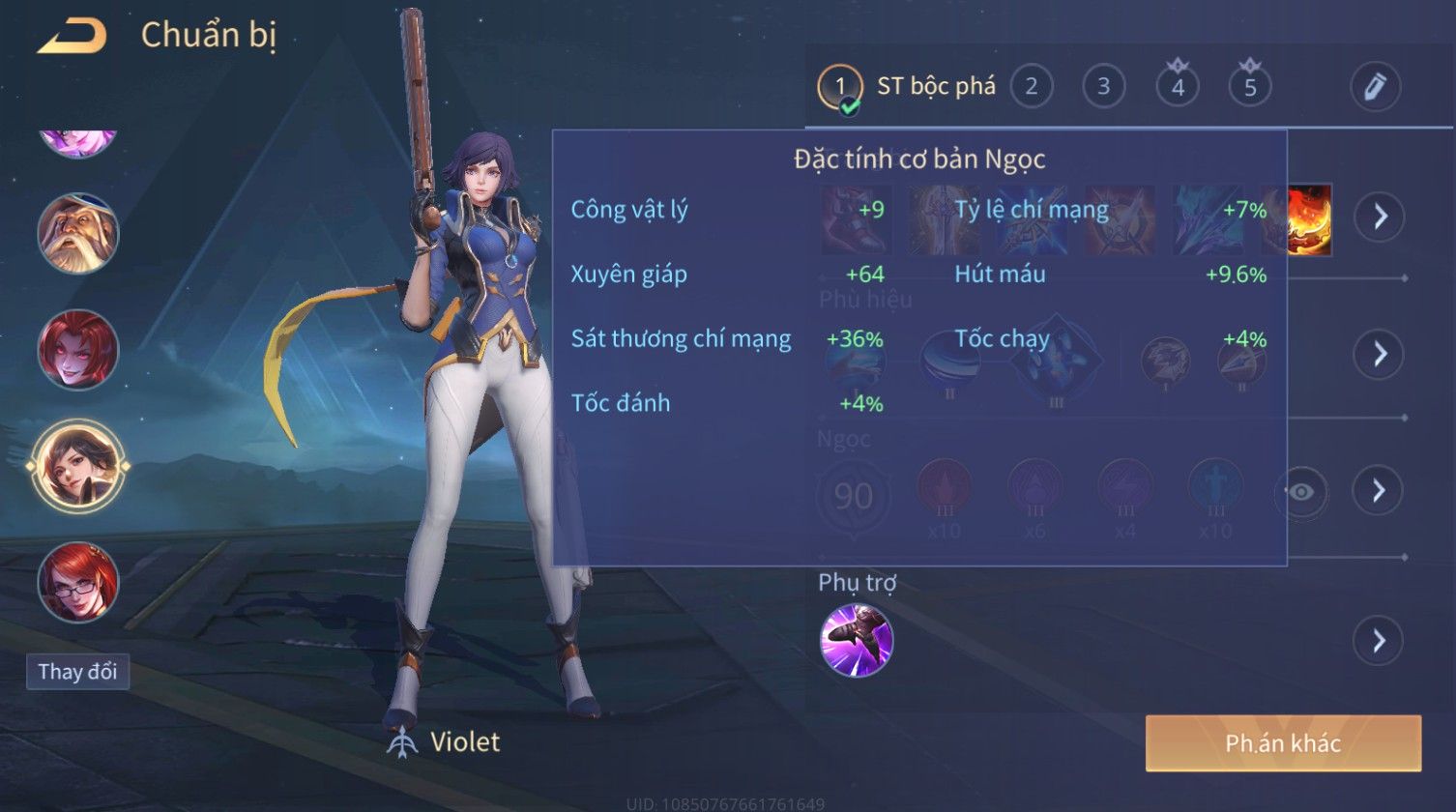Select the fiery red item icon
This screenshot has width=1456, height=812.
[1310, 219]
